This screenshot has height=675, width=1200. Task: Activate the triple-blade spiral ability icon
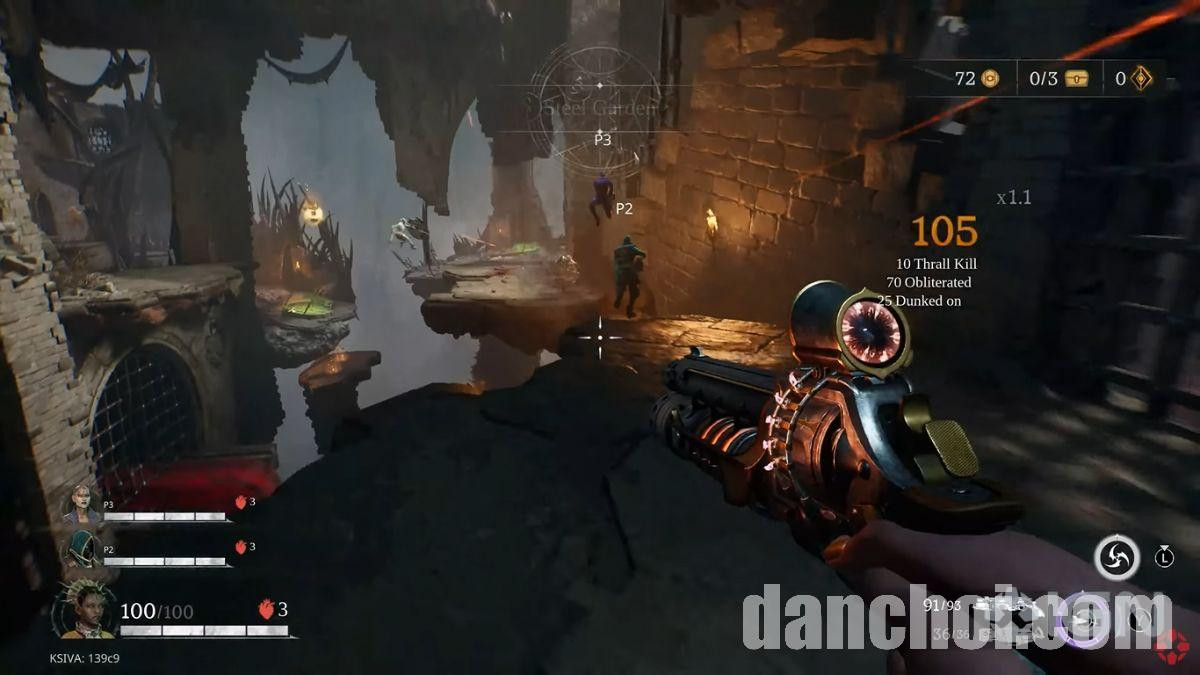[x=1116, y=557]
